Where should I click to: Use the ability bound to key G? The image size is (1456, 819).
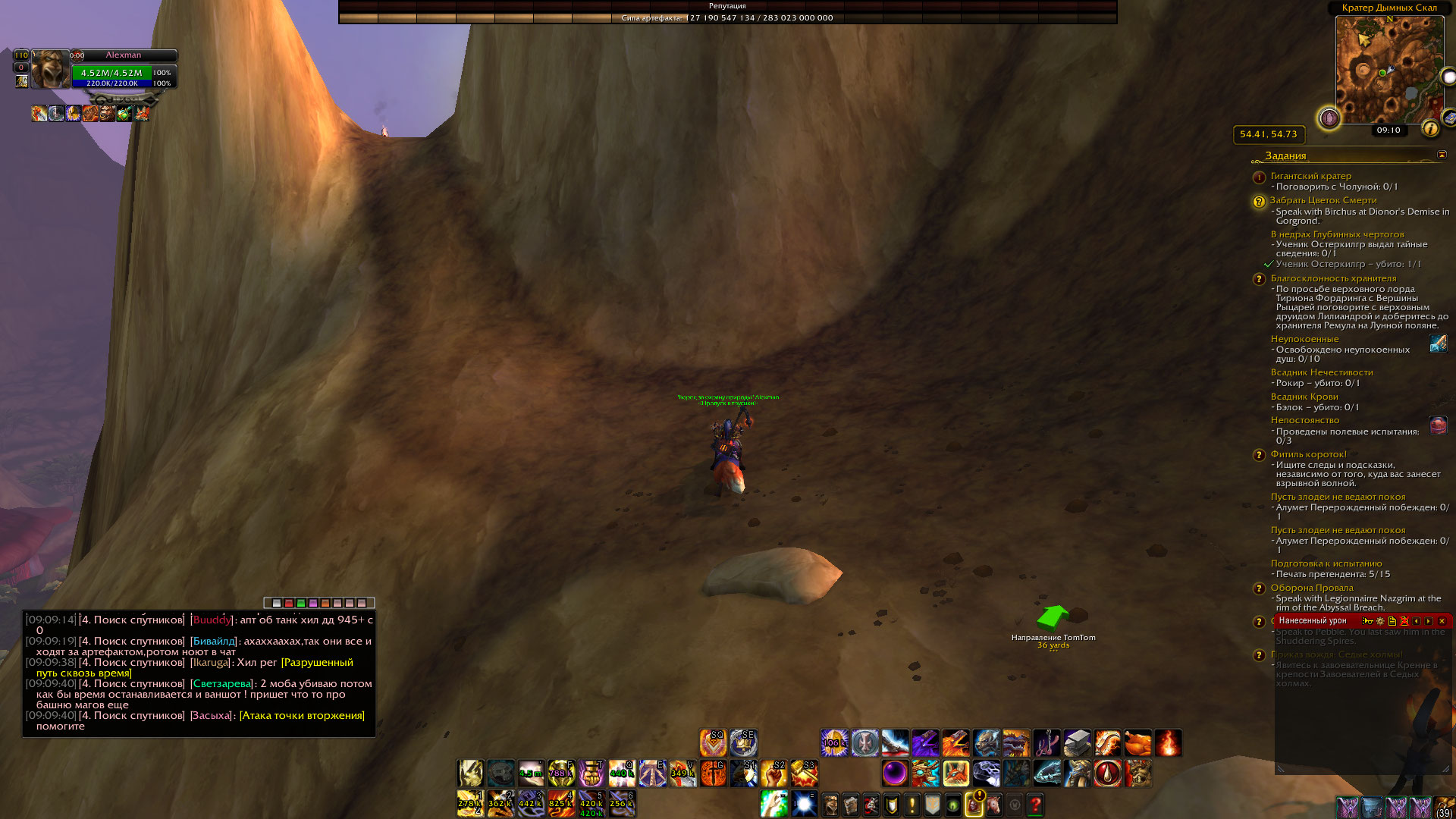click(713, 773)
